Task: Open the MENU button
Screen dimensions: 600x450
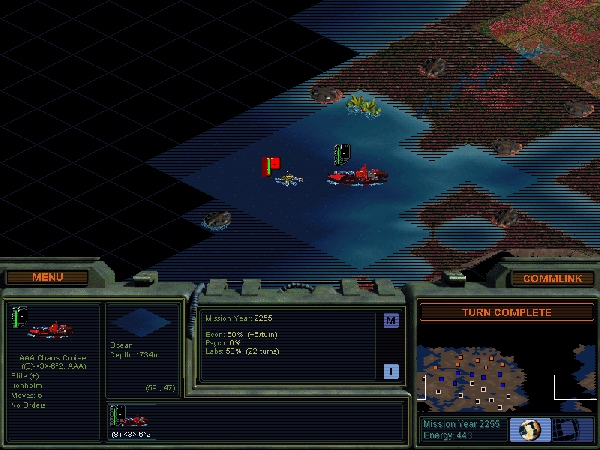Action: [x=47, y=277]
